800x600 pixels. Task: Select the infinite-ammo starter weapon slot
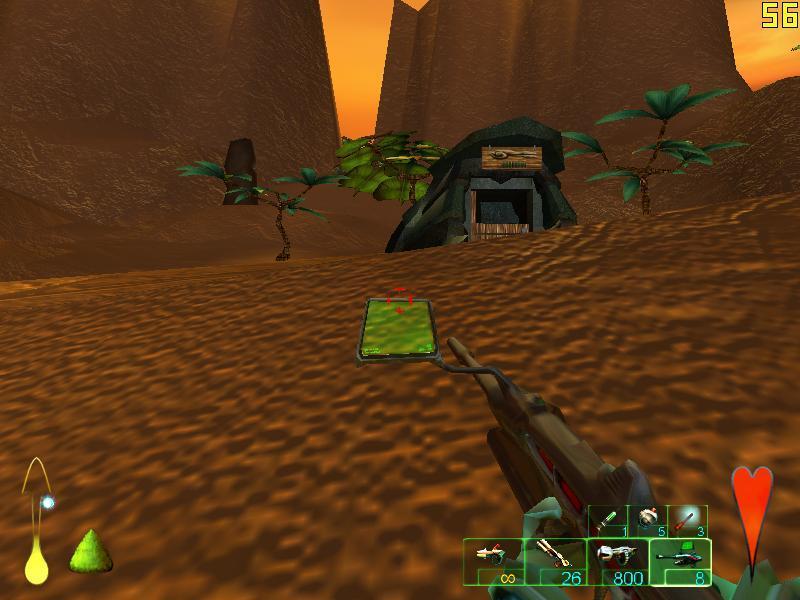[x=493, y=561]
